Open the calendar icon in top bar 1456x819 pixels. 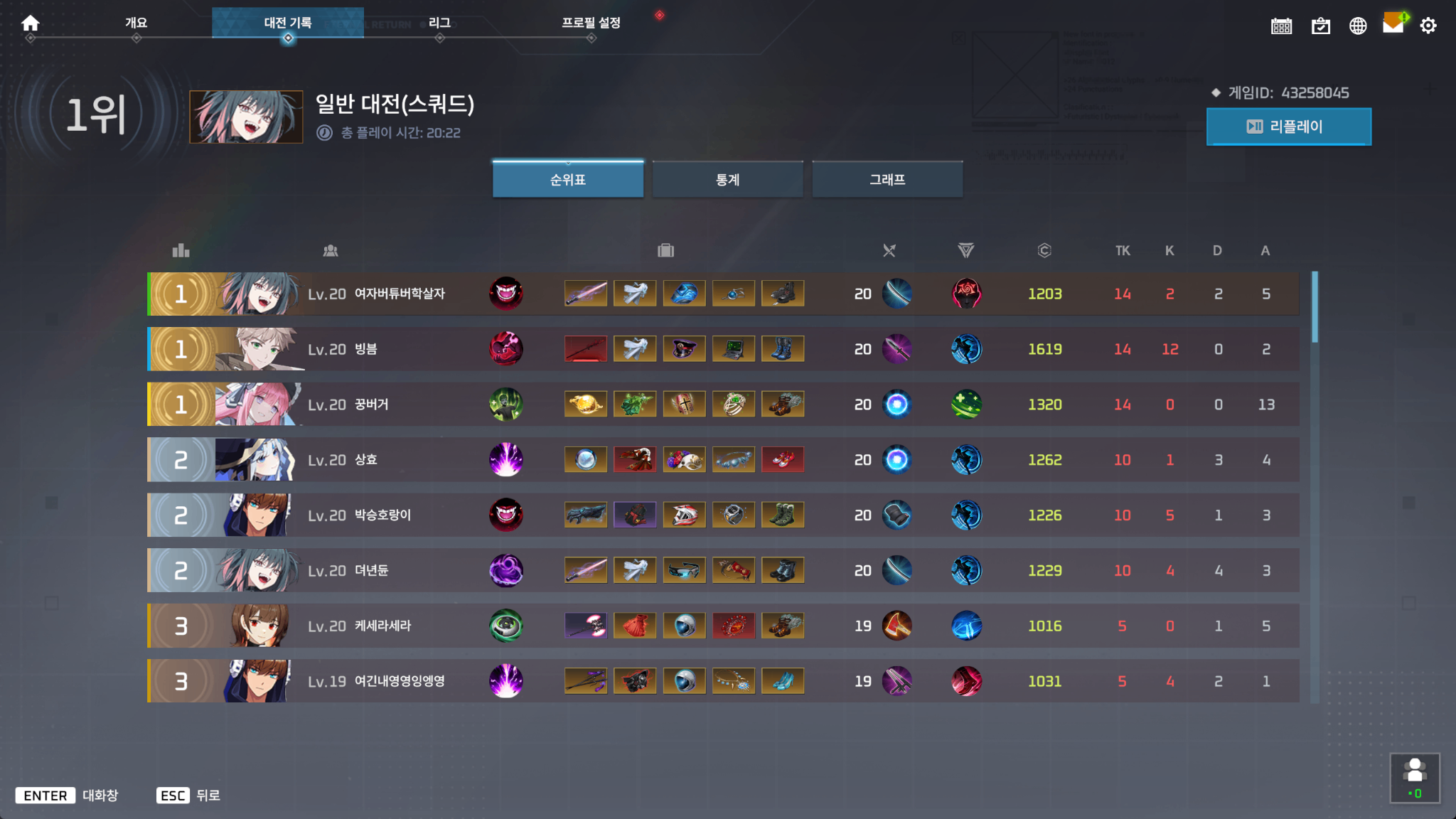click(x=1281, y=26)
